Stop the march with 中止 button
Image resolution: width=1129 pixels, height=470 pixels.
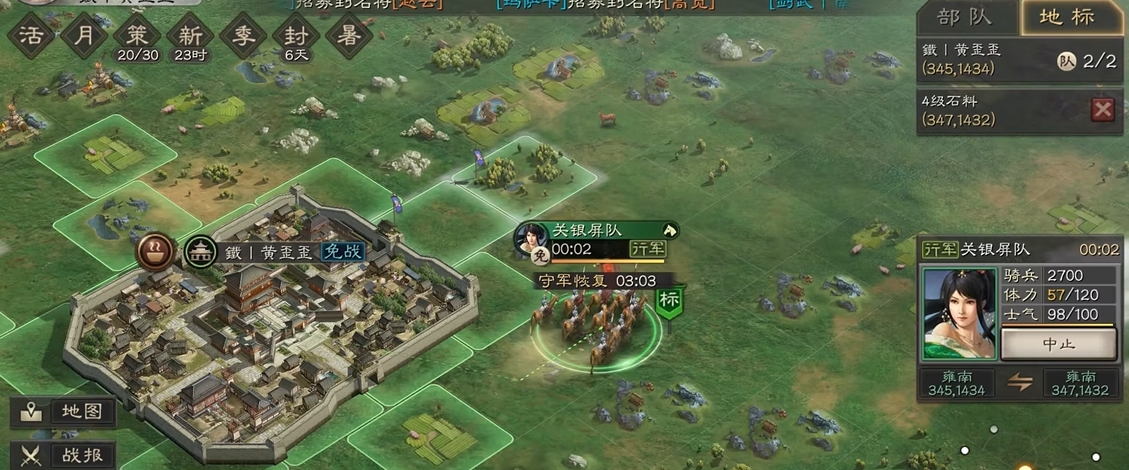(x=1059, y=344)
